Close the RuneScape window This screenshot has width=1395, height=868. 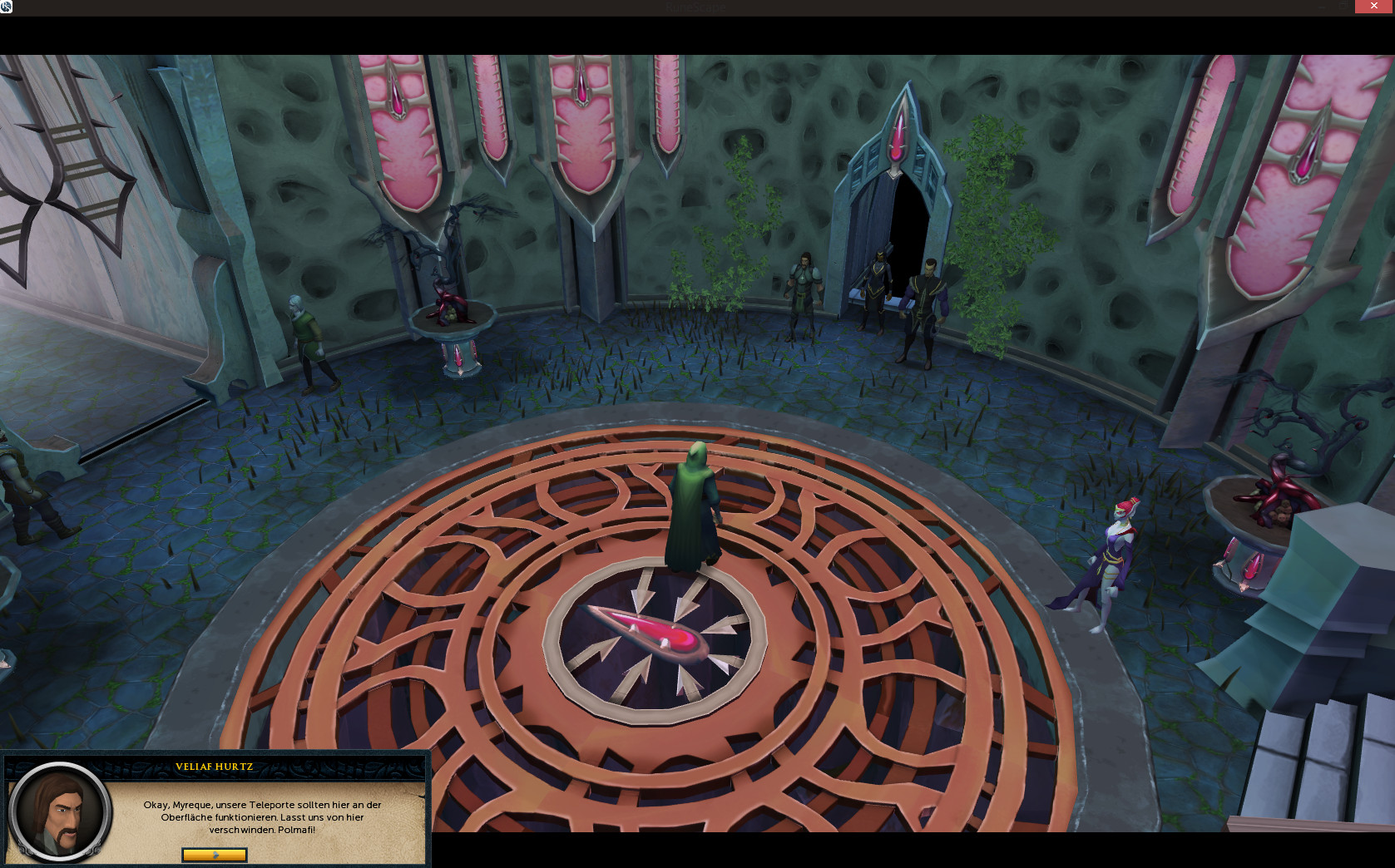[x=1373, y=7]
